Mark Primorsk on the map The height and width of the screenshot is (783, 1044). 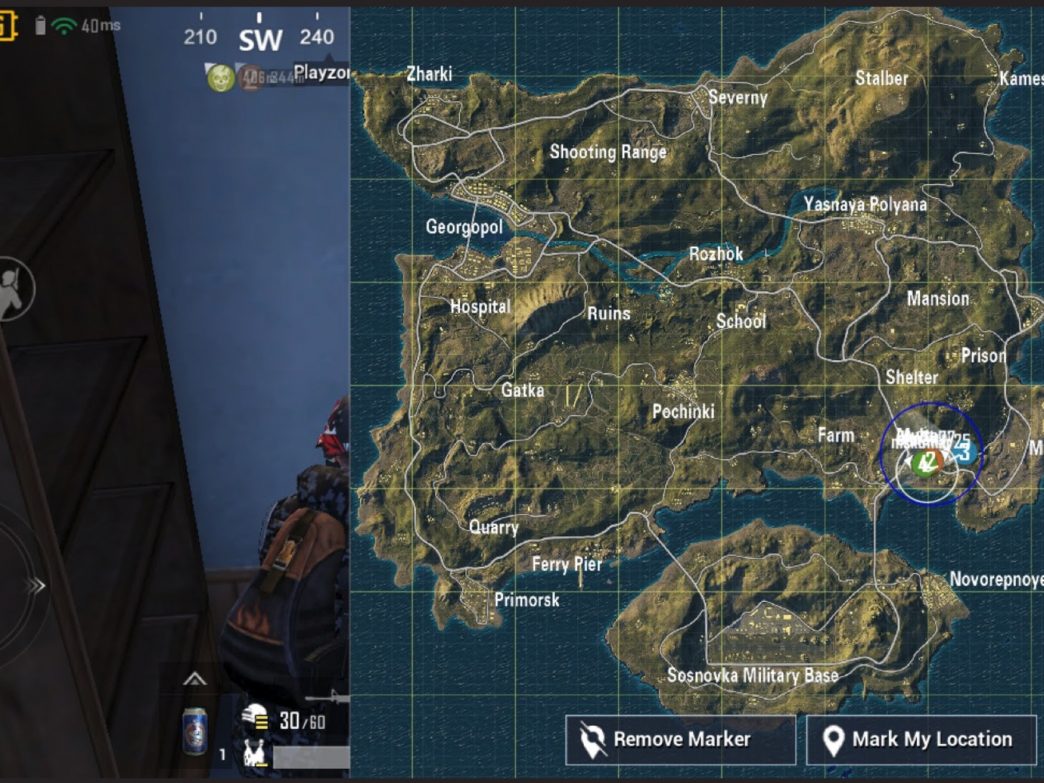[527, 600]
